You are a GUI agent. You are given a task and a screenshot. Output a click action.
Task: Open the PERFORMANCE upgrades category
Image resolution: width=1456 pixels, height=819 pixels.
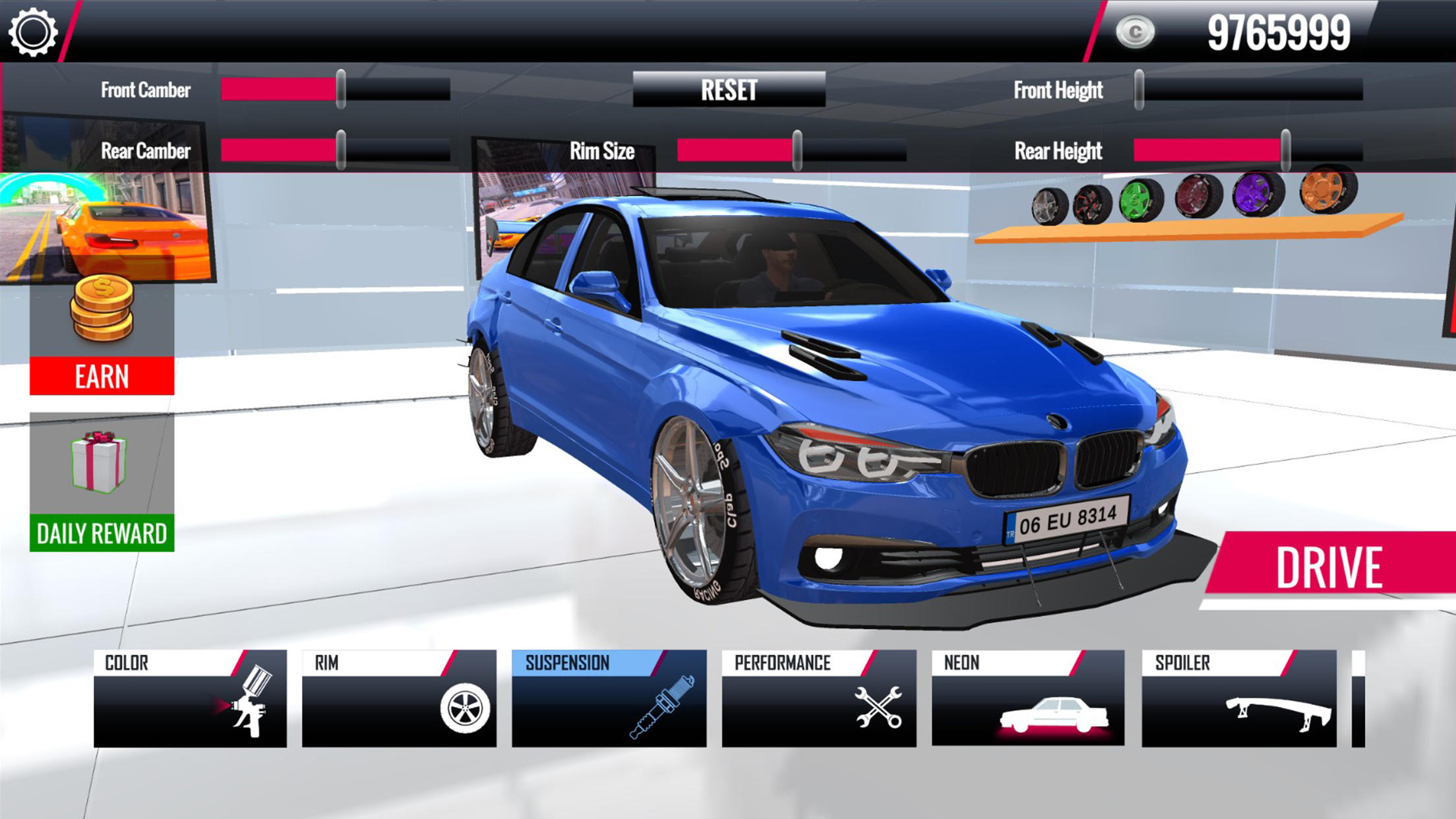point(818,698)
